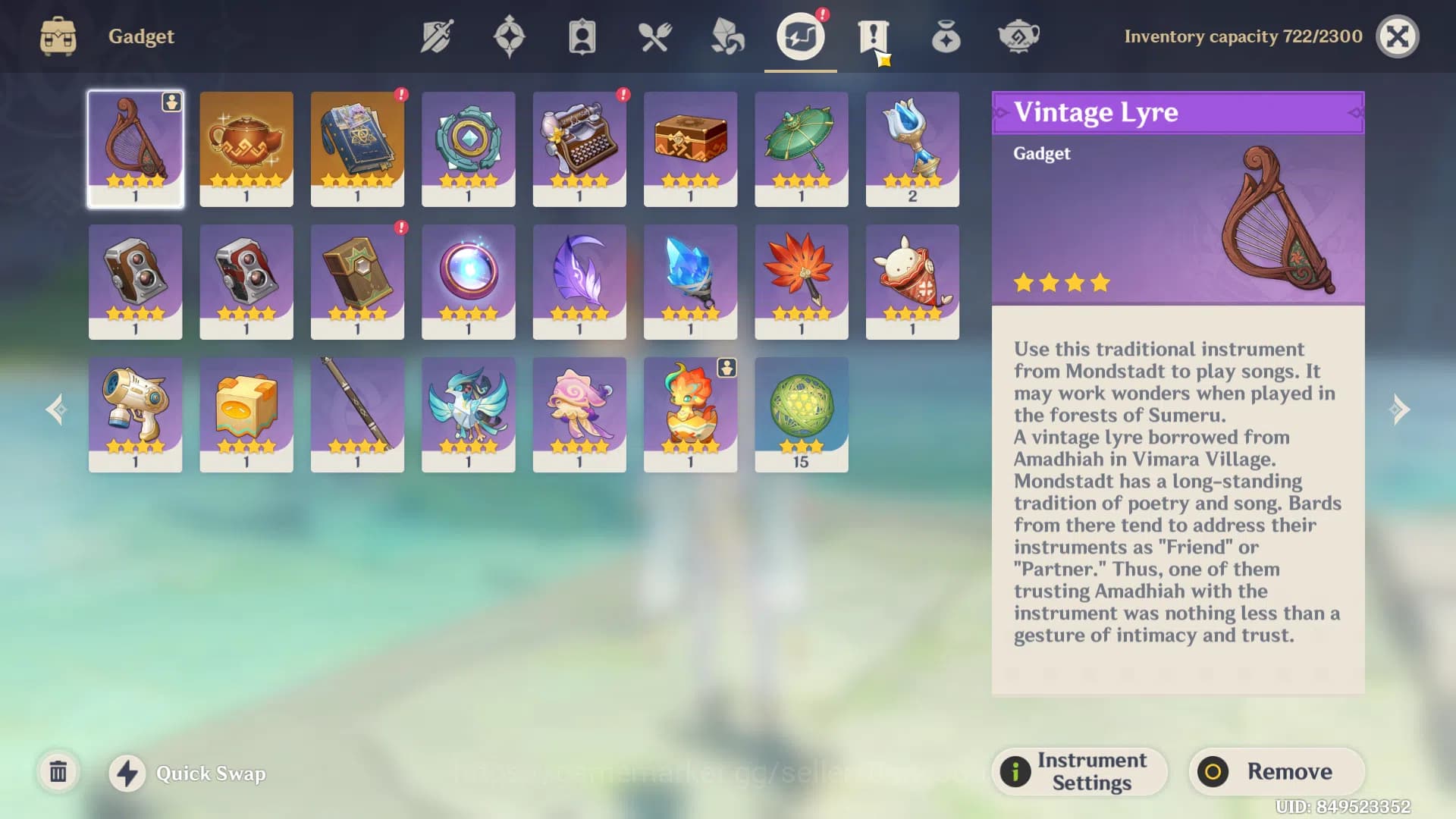Activate Quick Swap
This screenshot has height=819, width=1456.
coord(188,773)
